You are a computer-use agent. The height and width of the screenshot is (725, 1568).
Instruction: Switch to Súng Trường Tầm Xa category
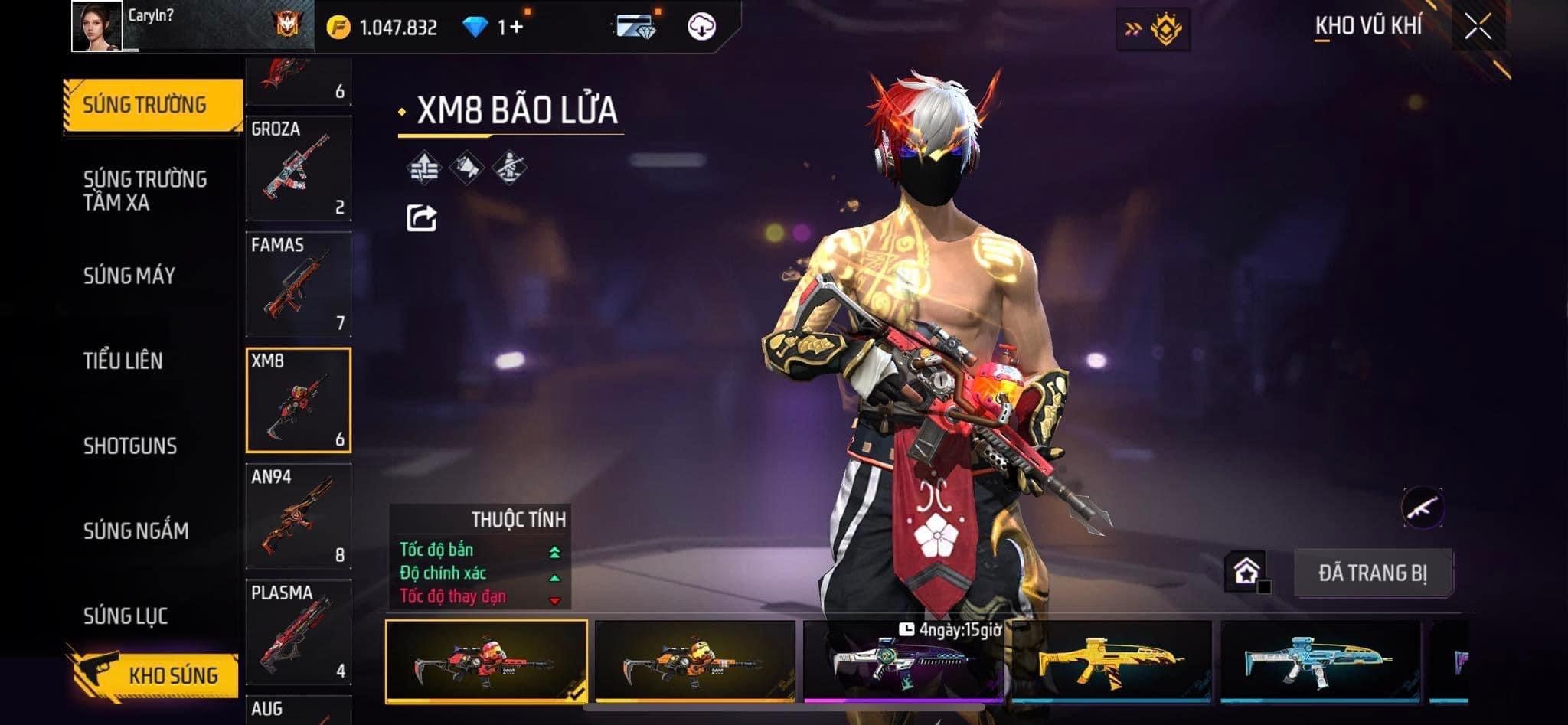pyautogui.click(x=145, y=191)
